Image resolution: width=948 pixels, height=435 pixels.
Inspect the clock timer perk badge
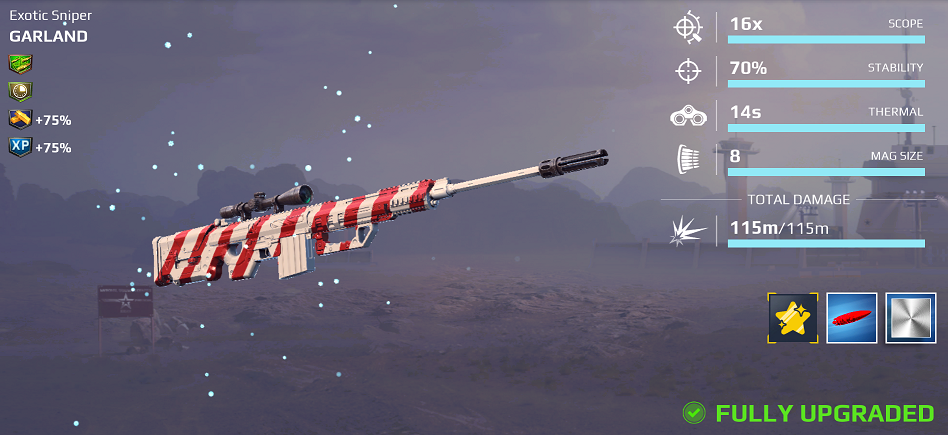[x=21, y=92]
